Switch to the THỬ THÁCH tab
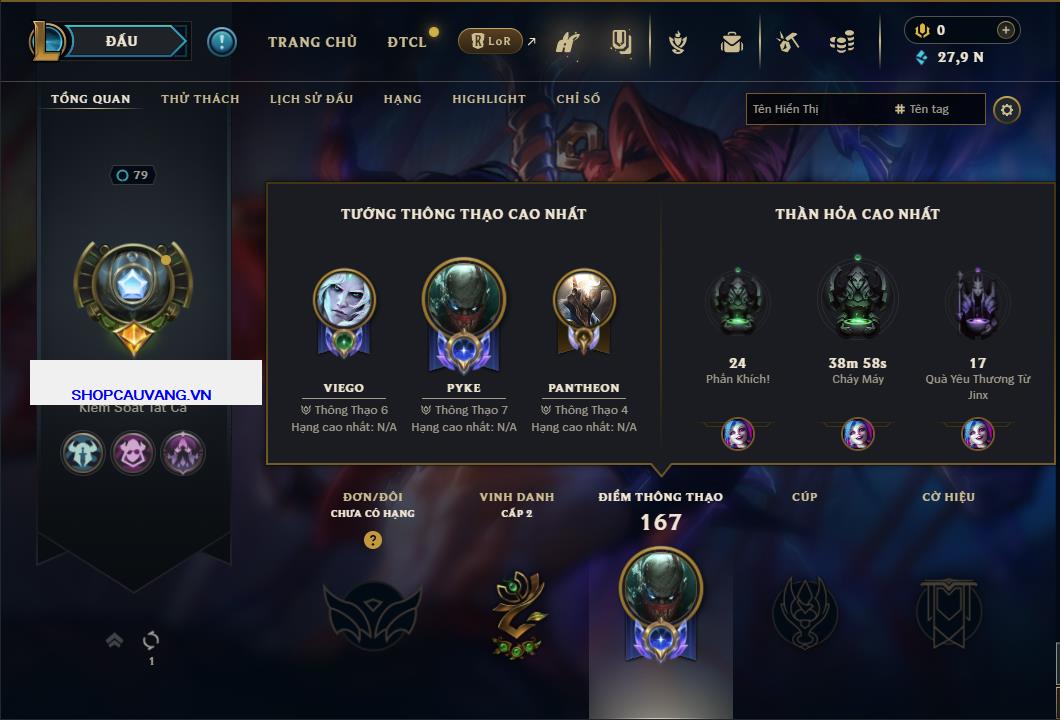Viewport: 1060px width, 720px height. coord(200,99)
